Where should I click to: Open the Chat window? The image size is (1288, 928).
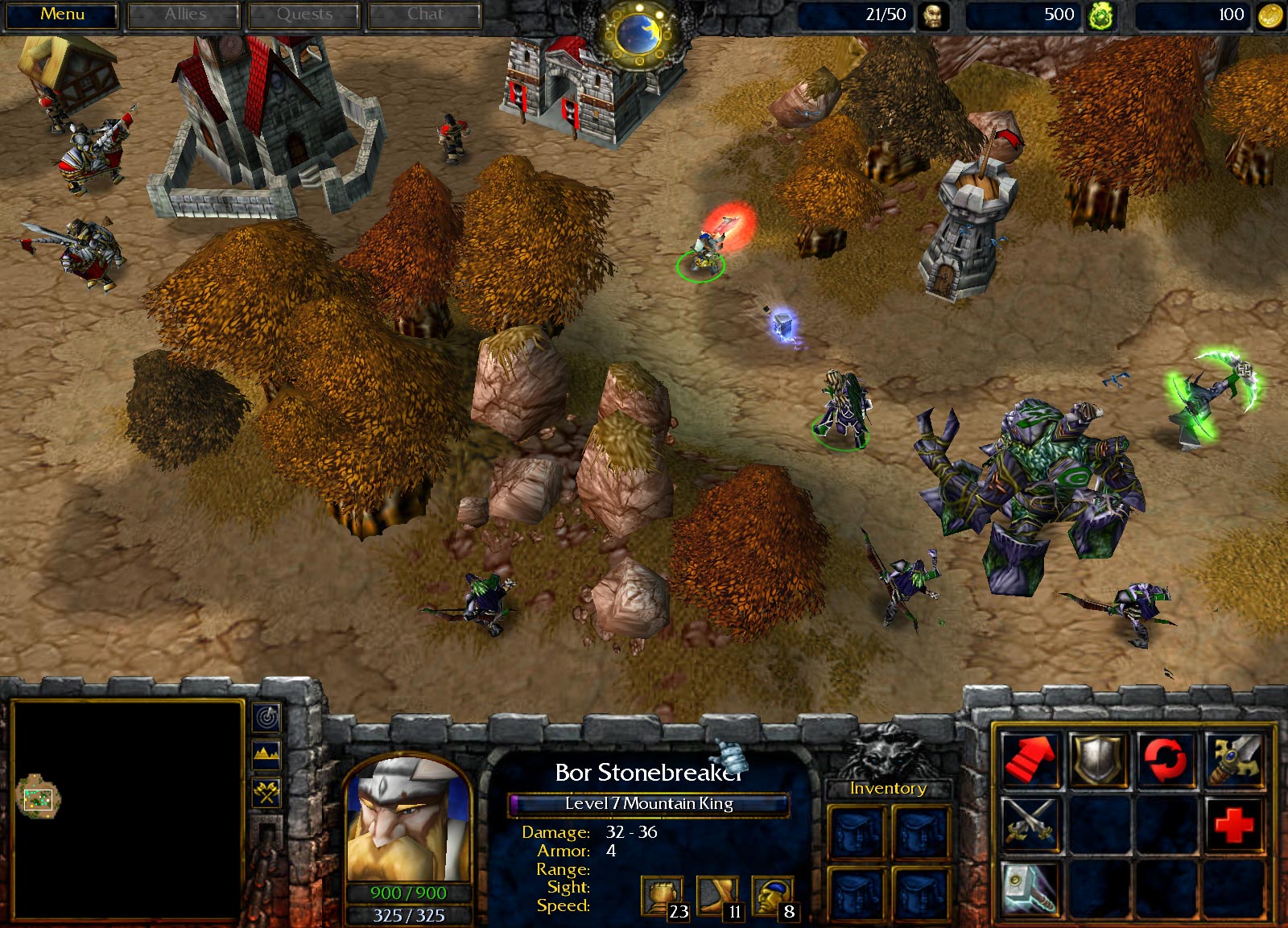coord(425,14)
